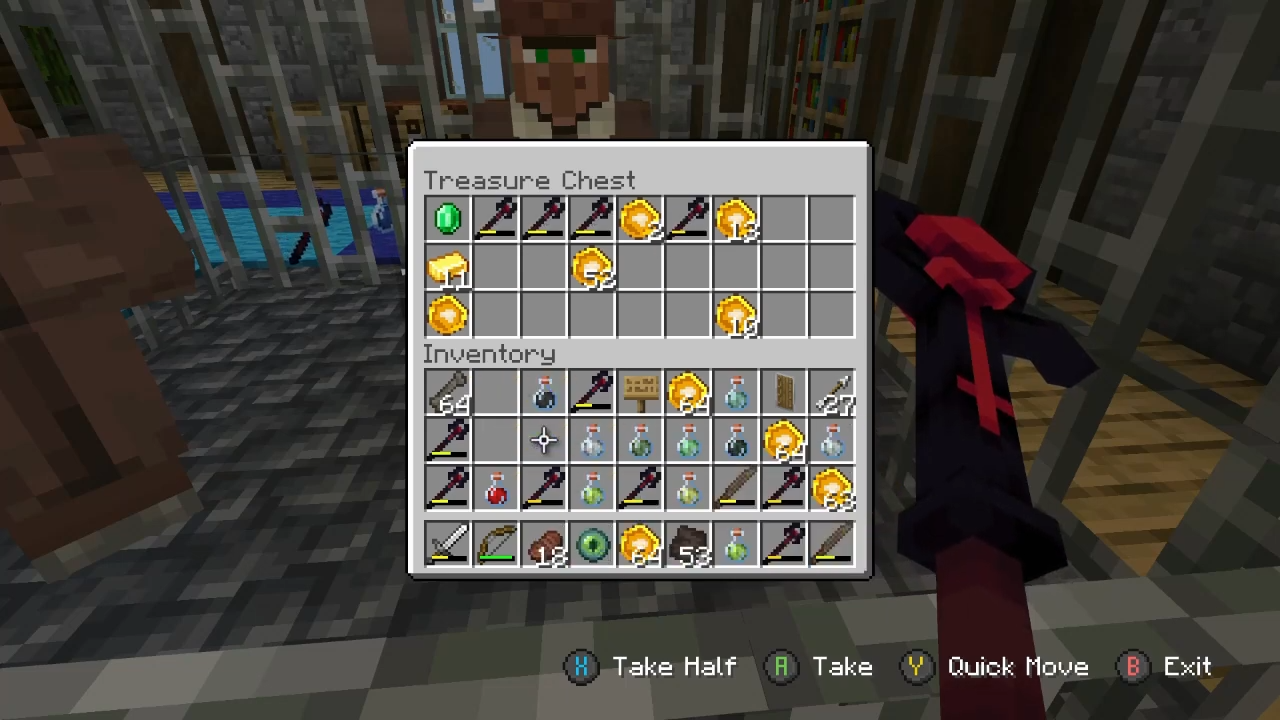The width and height of the screenshot is (1280, 720).
Task: Choose the arrow stack of 27
Action: coord(831,393)
